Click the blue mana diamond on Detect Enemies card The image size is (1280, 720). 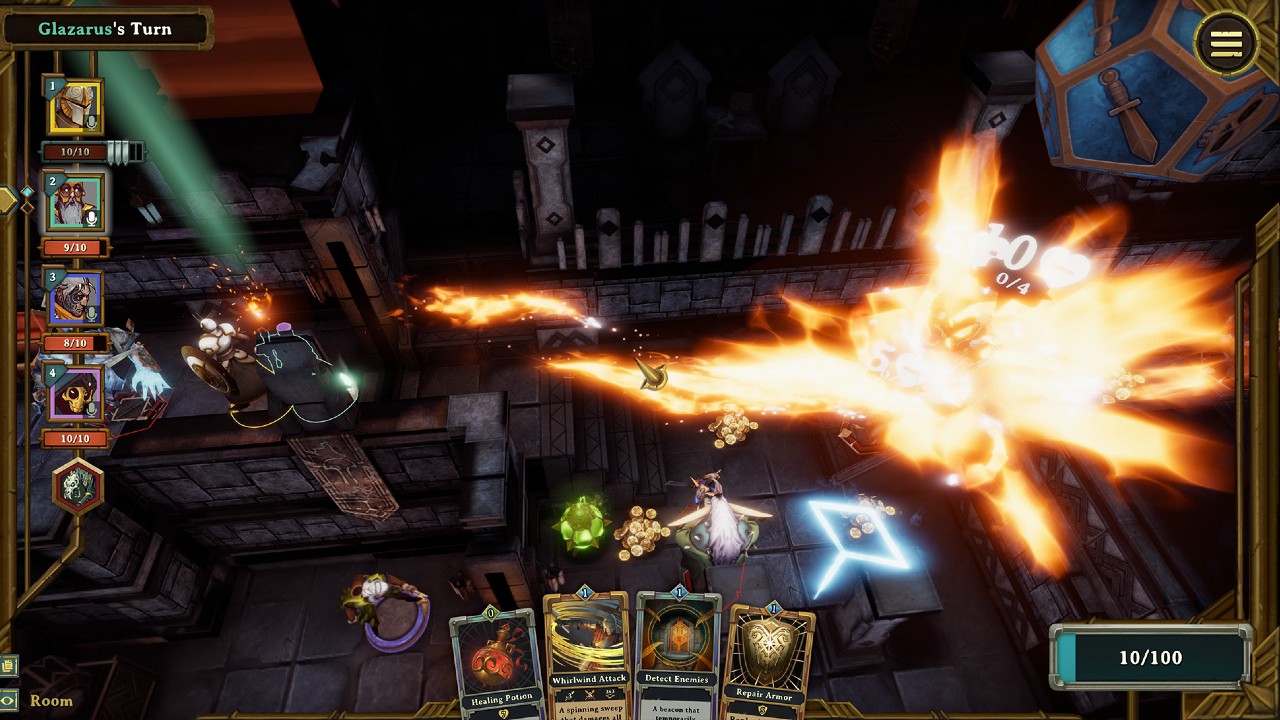(678, 592)
